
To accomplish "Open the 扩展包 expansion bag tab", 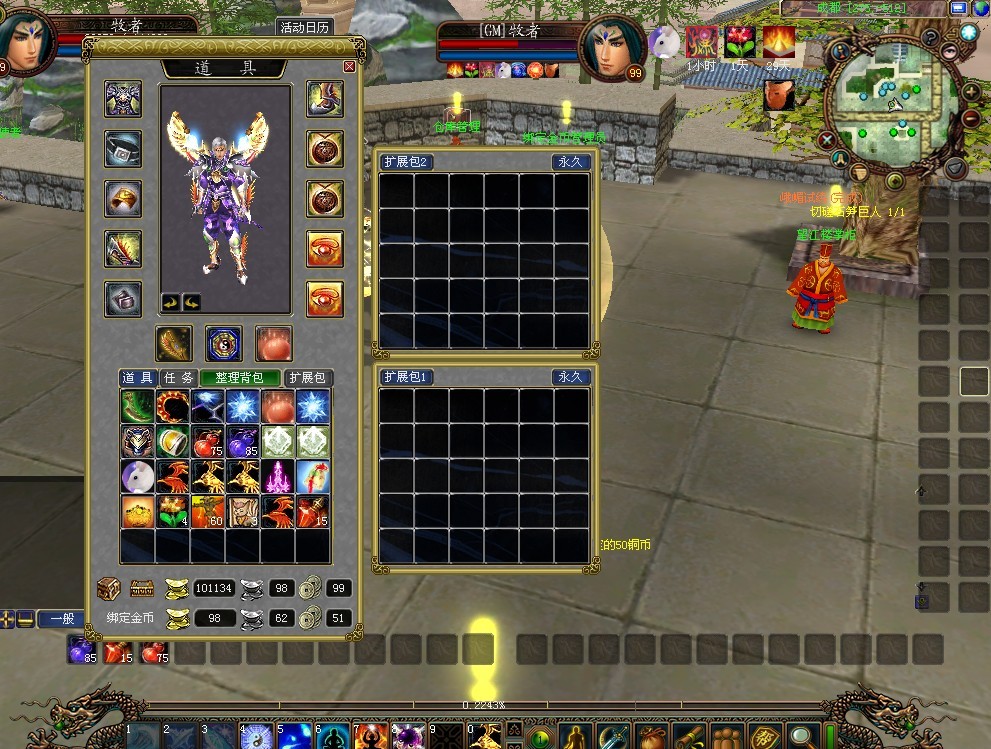I will click(x=308, y=378).
